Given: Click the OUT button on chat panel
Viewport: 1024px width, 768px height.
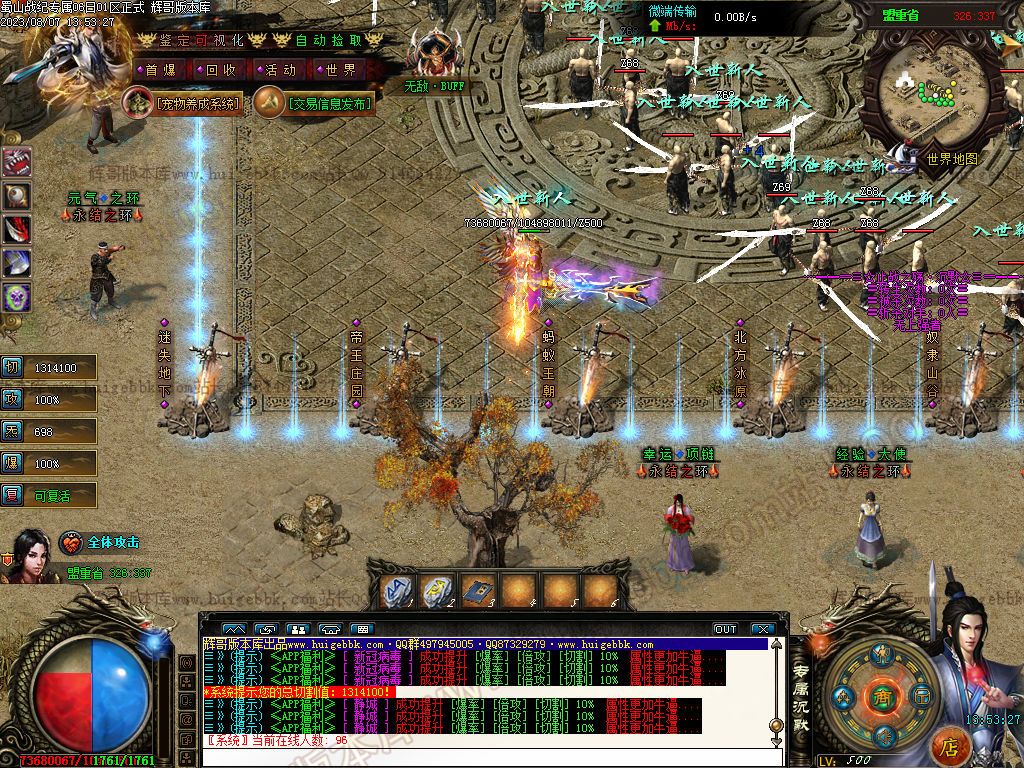Looking at the screenshot, I should click(x=725, y=629).
